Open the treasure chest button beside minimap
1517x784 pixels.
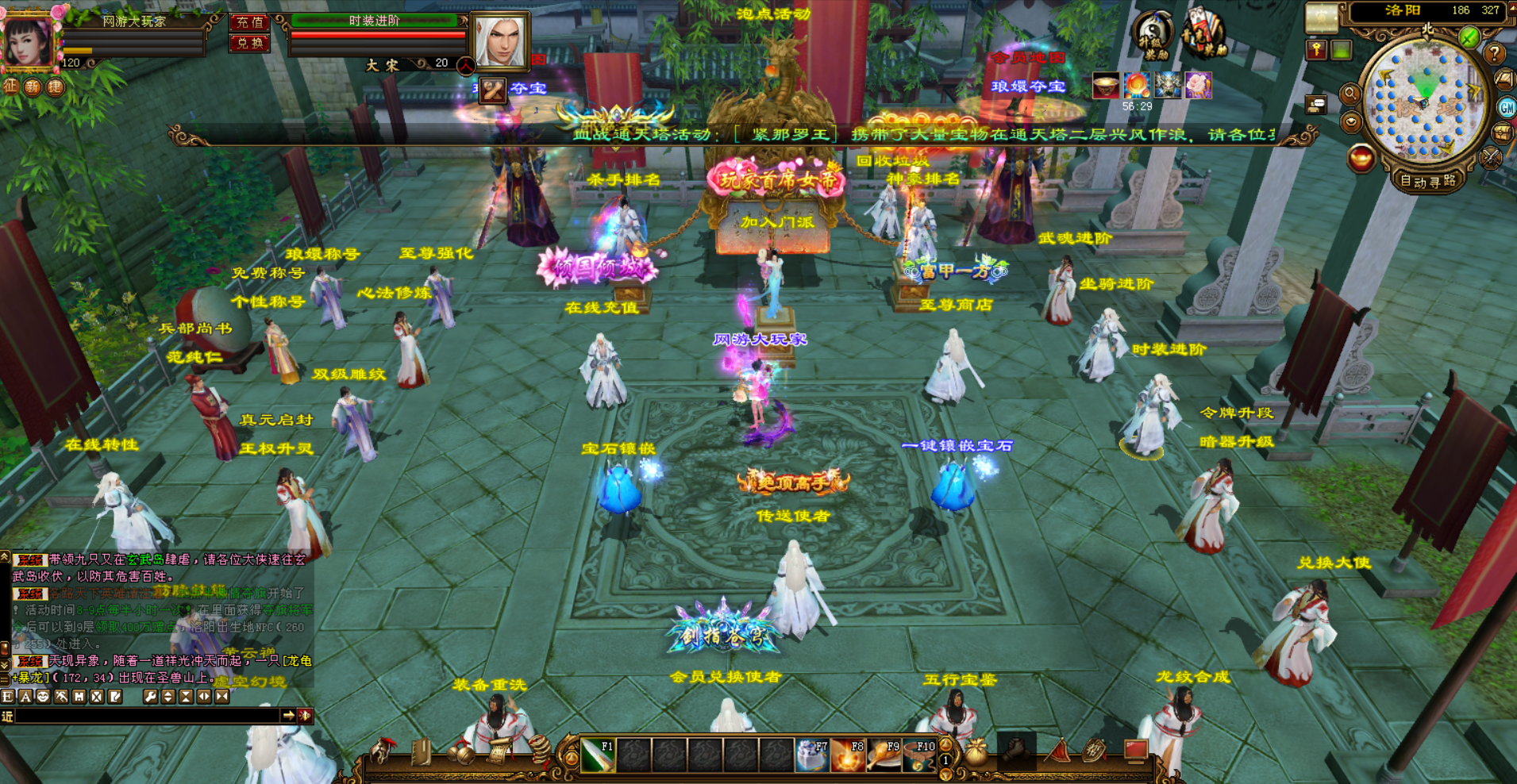pos(1503,133)
